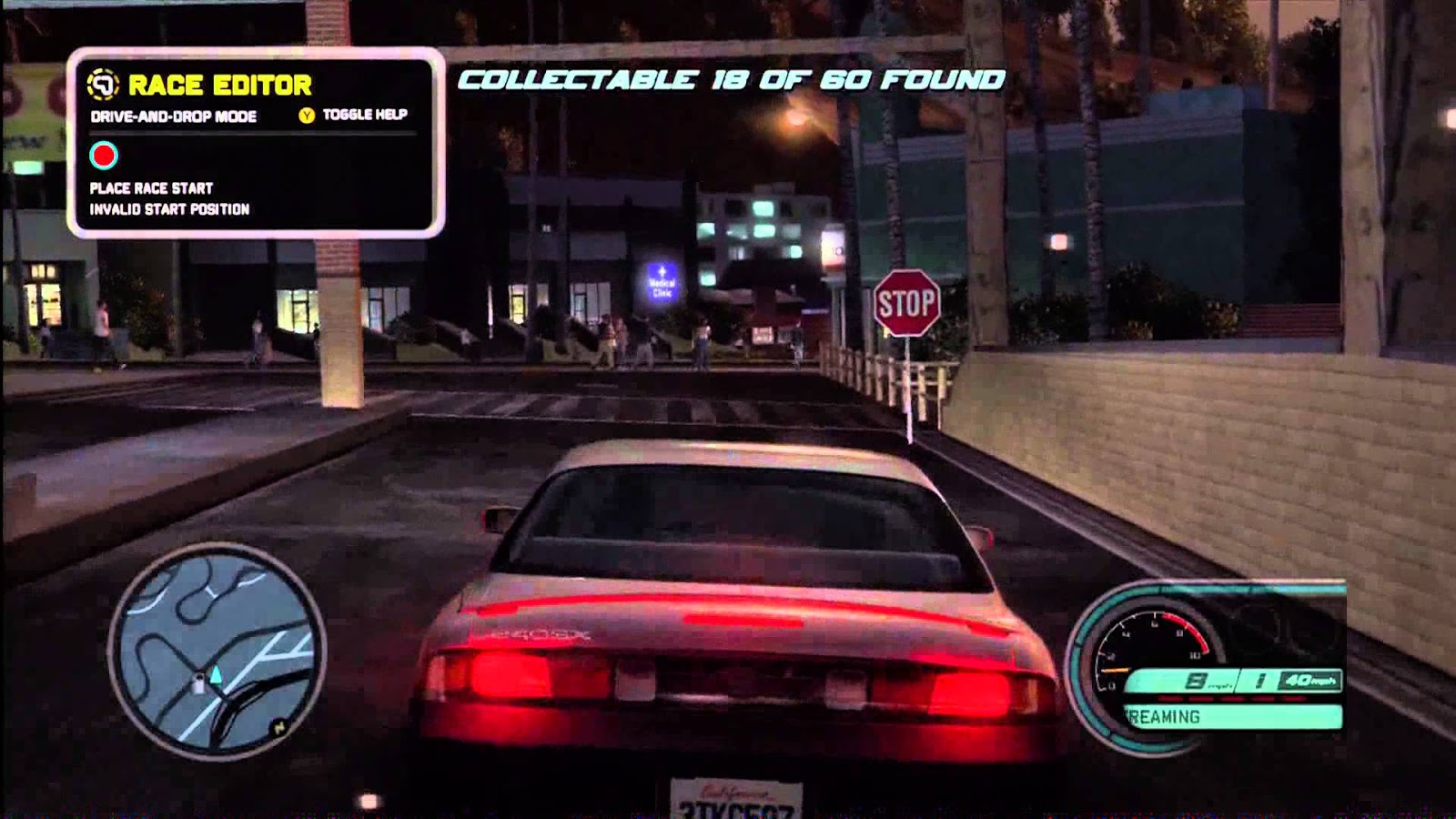Expand the STREAMING status readout
Screen dimensions: 1456x819
[1174, 717]
